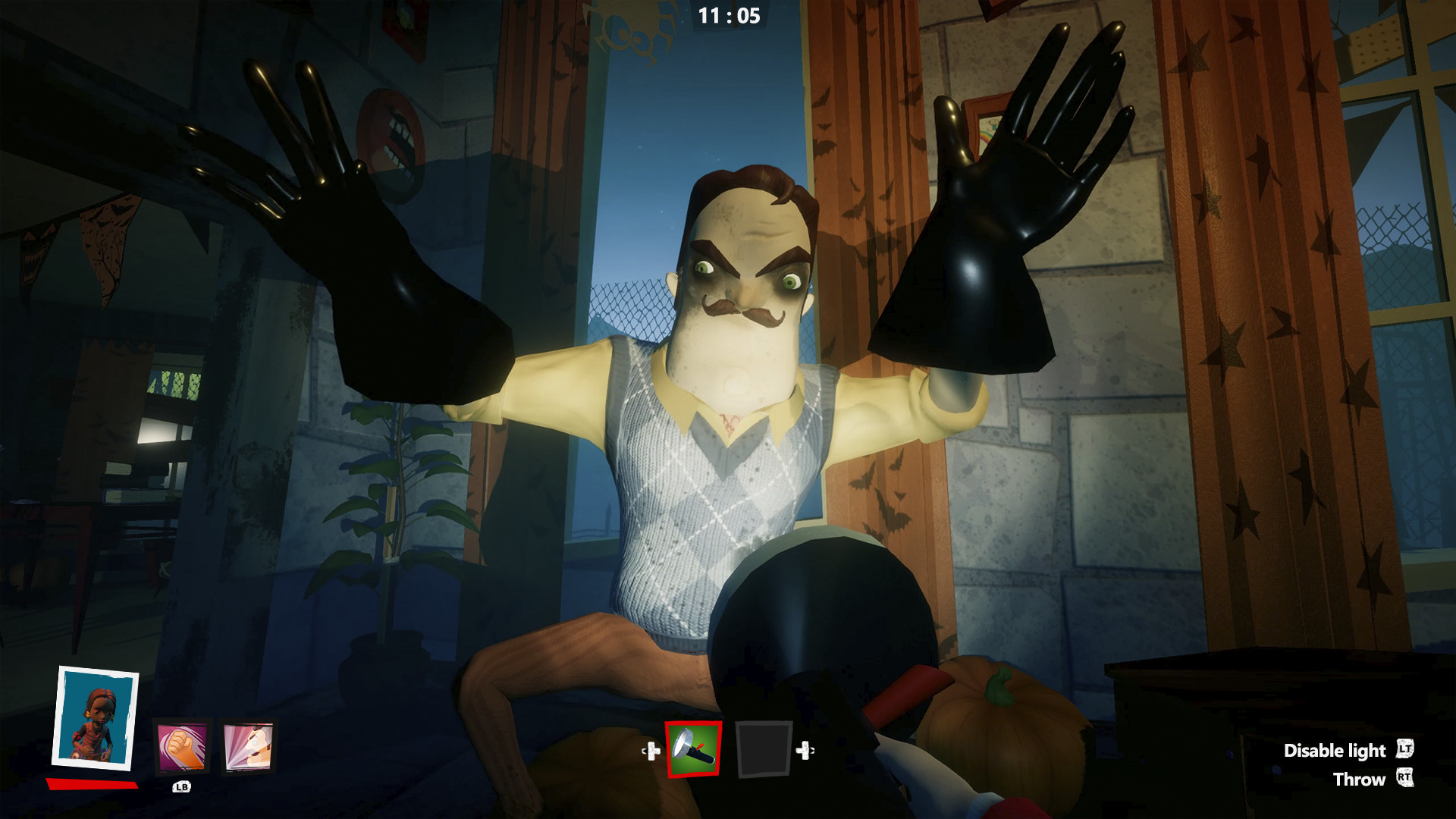This screenshot has width=1456, height=819.
Task: Click the red health bar under the portrait
Action: pos(91,785)
